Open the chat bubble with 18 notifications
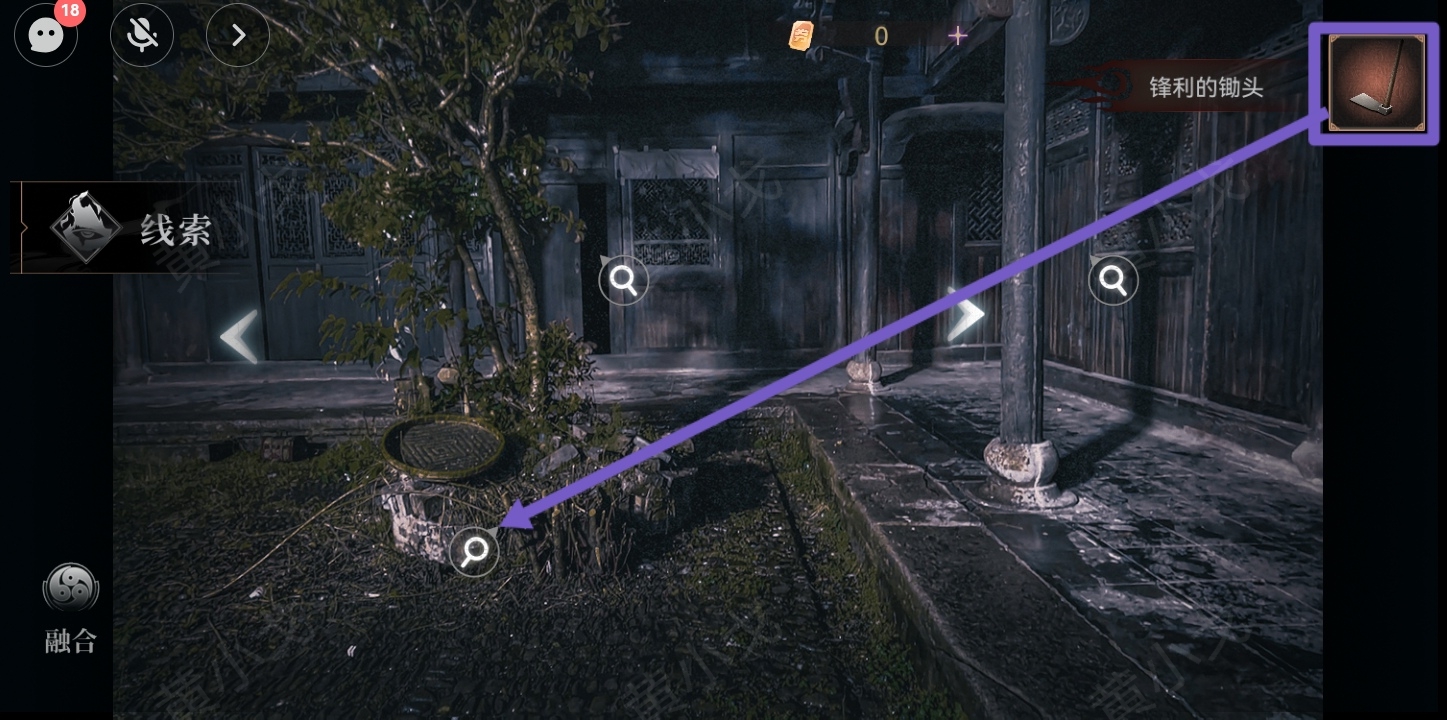This screenshot has height=720, width=1447. click(45, 36)
